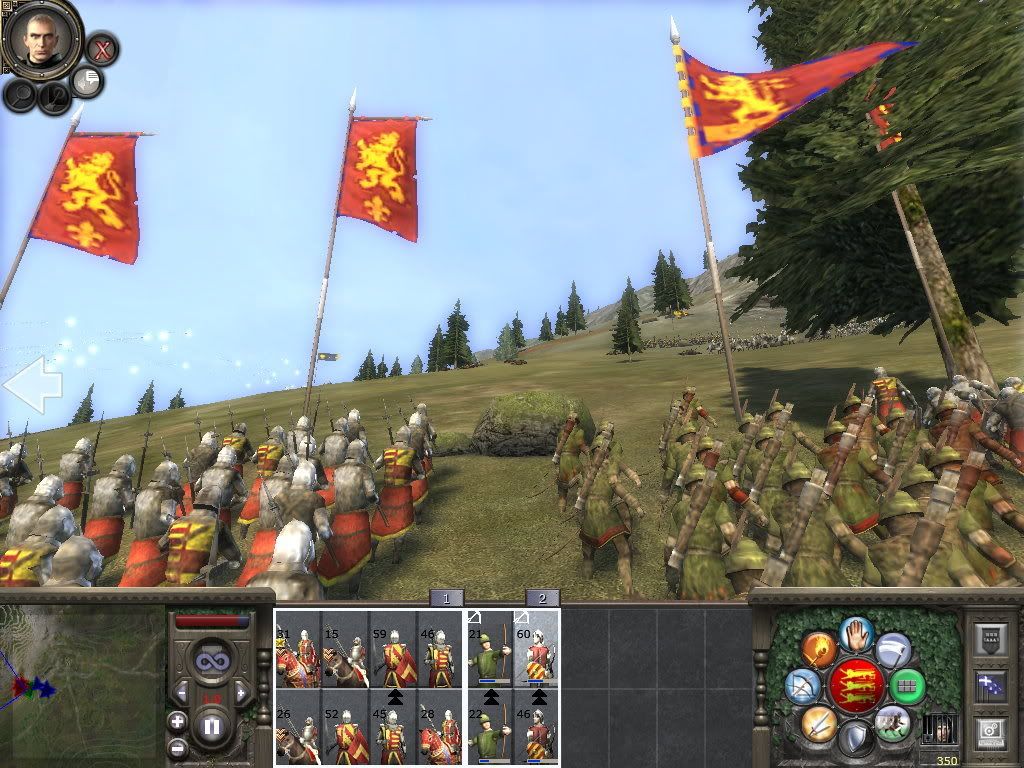
Task: Choose the green group formation button
Action: click(907, 686)
